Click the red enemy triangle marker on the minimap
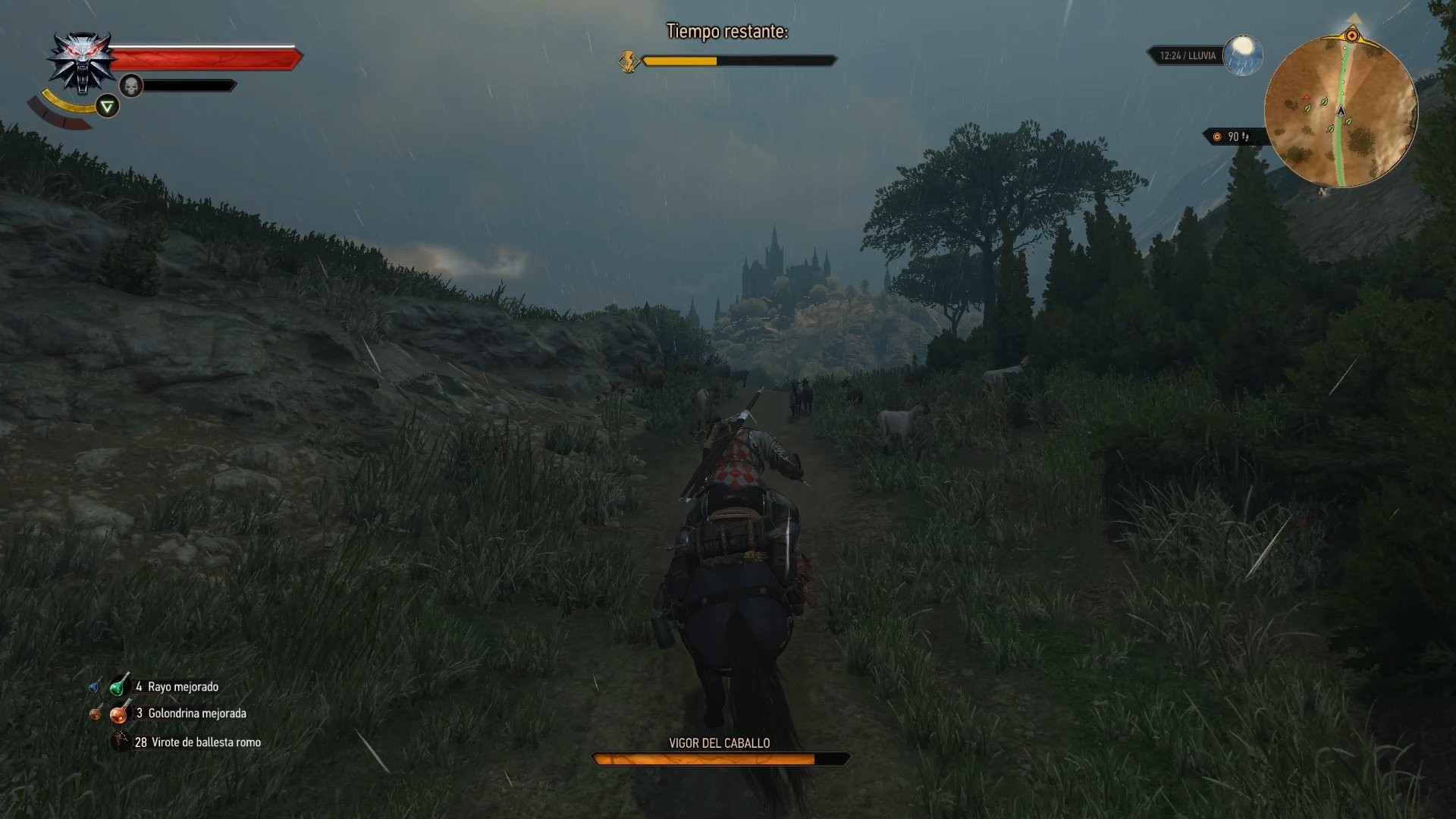1456x819 pixels. (x=1307, y=96)
